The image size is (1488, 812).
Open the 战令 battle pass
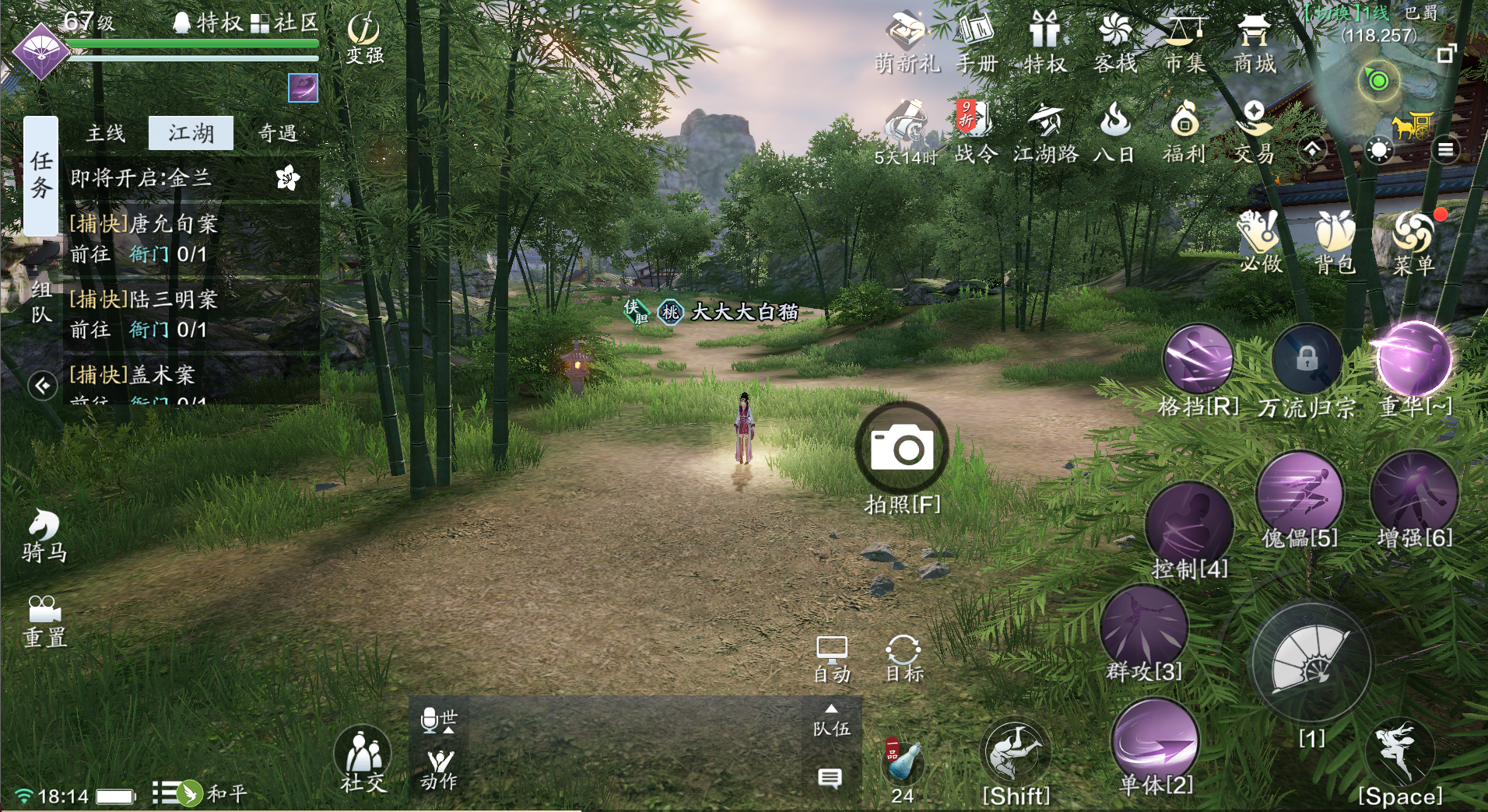point(975,132)
